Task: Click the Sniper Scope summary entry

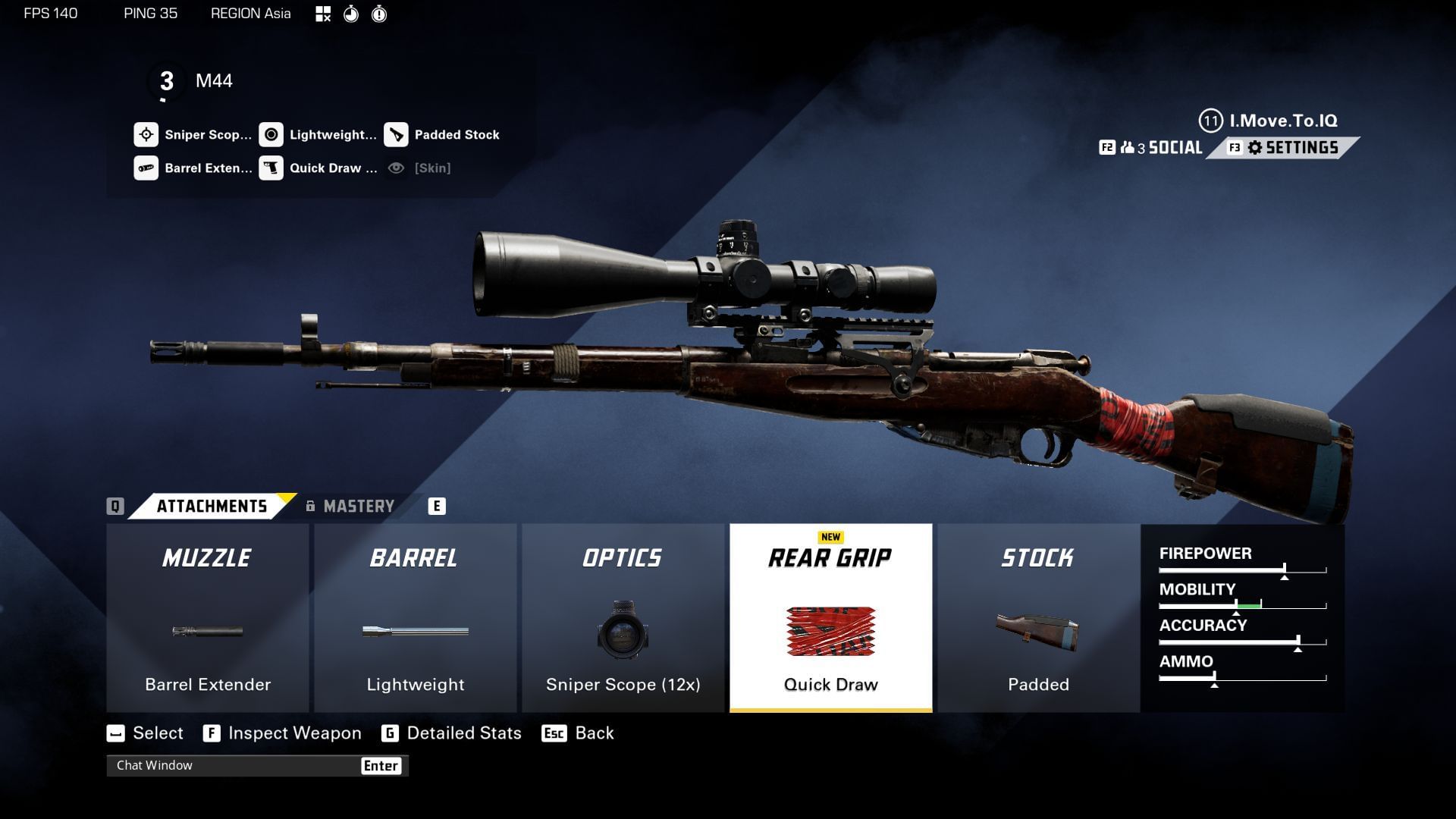Action: [193, 135]
